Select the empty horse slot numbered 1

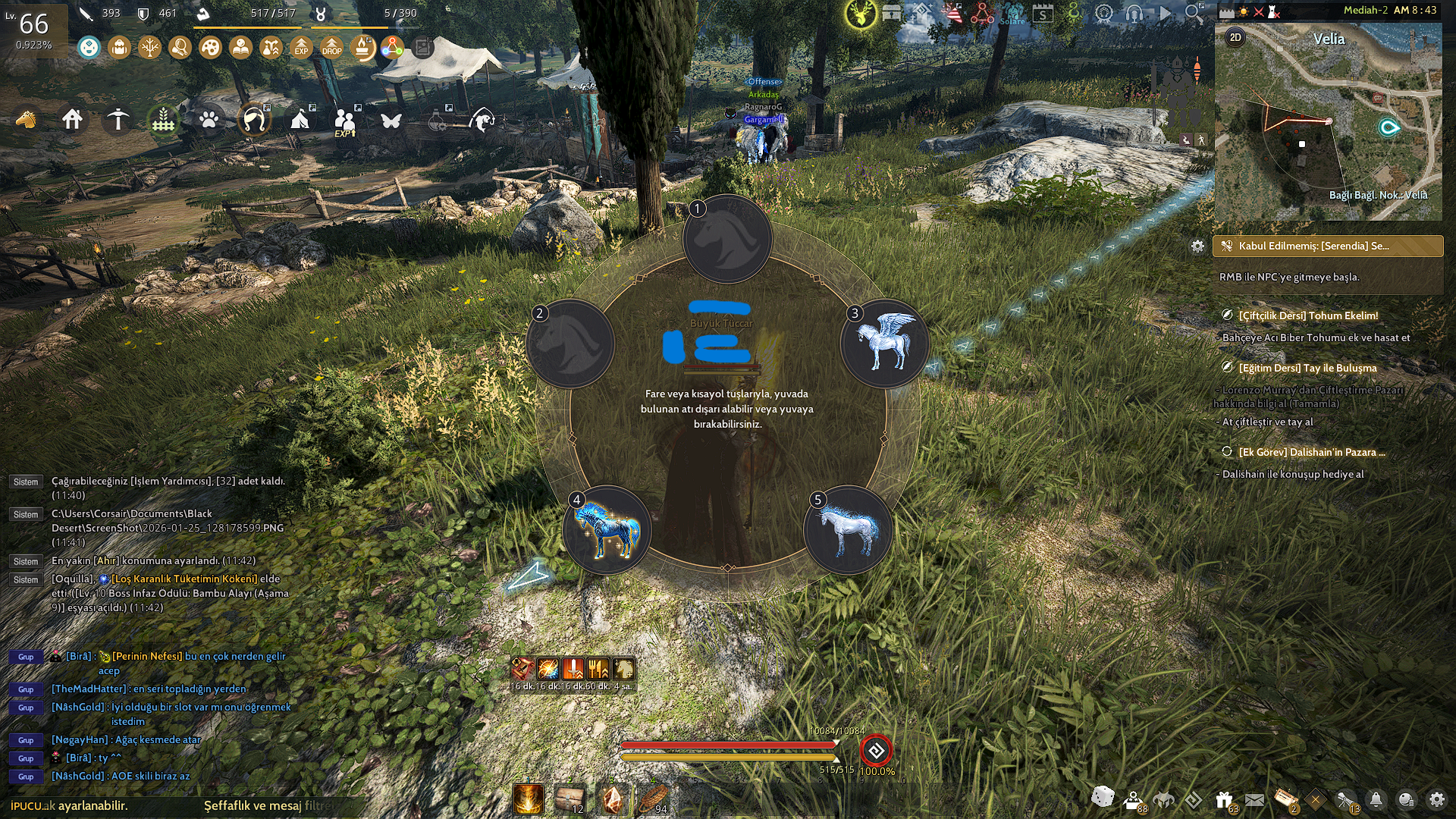pos(727,239)
